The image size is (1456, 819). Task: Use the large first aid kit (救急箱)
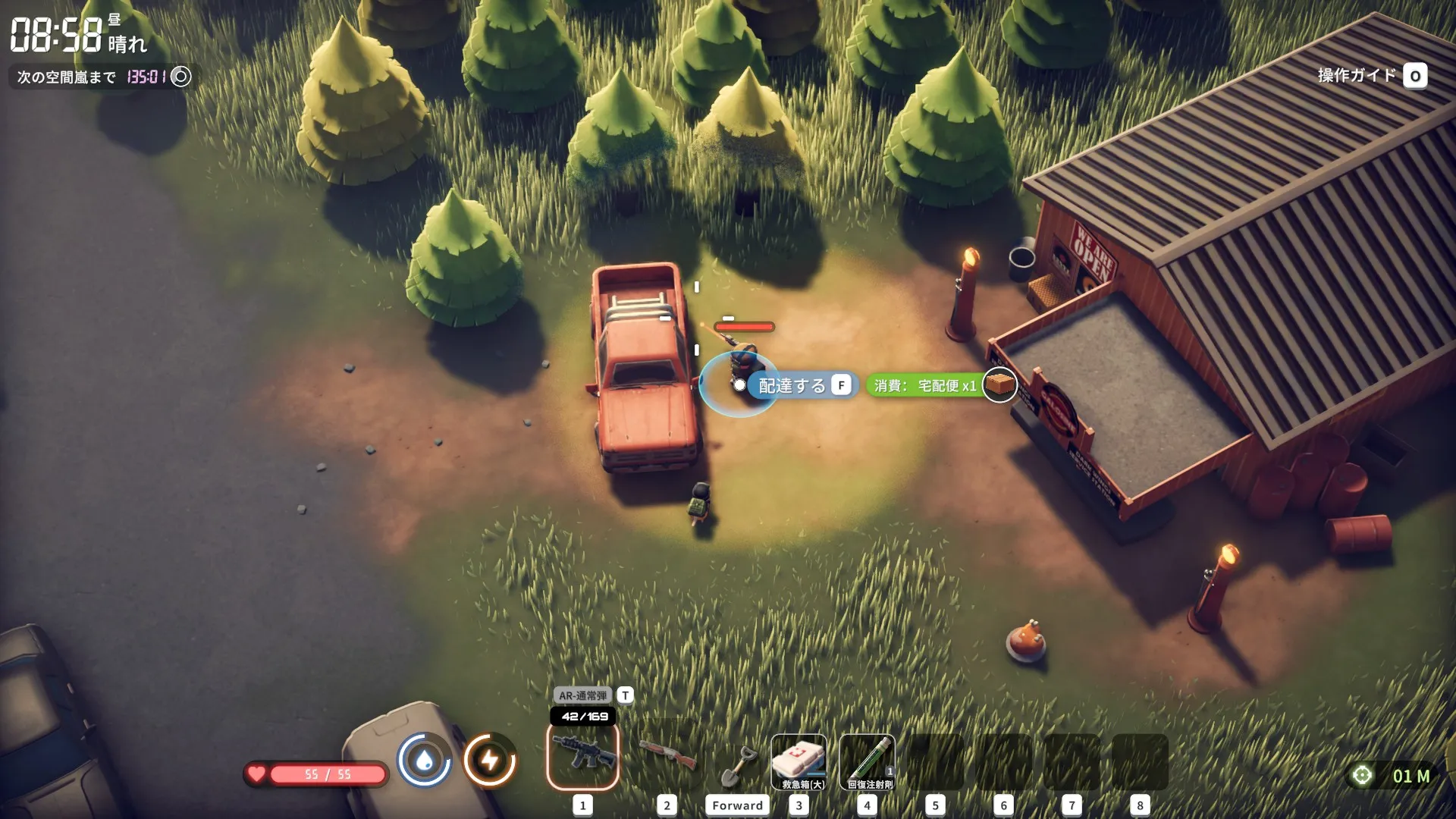(x=799, y=761)
